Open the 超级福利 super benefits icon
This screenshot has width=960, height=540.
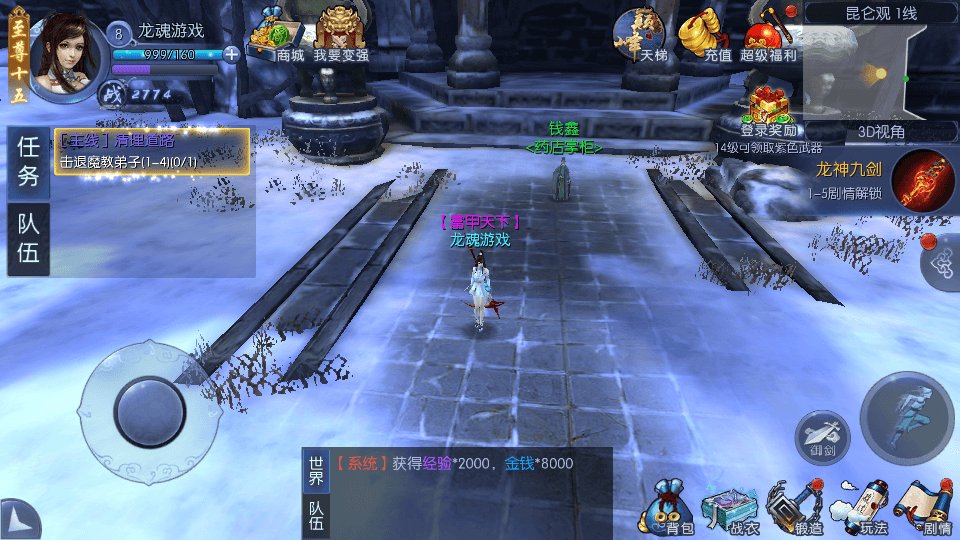pyautogui.click(x=769, y=35)
